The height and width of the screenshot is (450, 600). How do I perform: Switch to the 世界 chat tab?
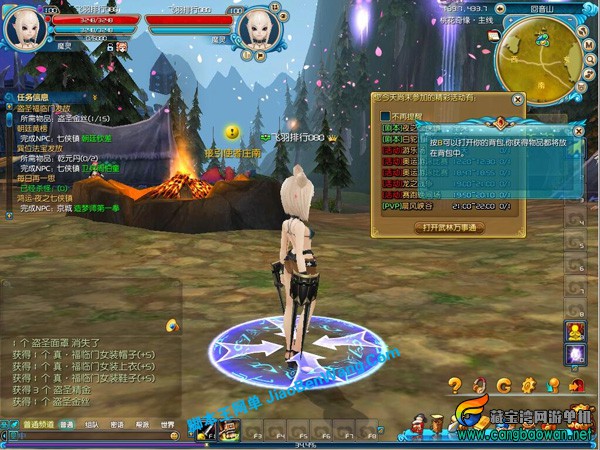tap(168, 424)
